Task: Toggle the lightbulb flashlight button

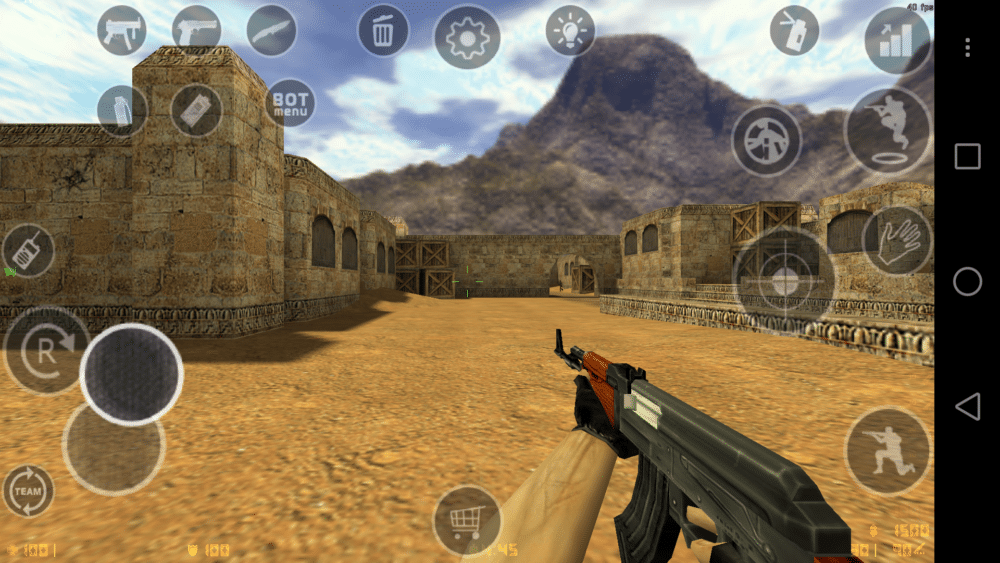Action: [570, 31]
